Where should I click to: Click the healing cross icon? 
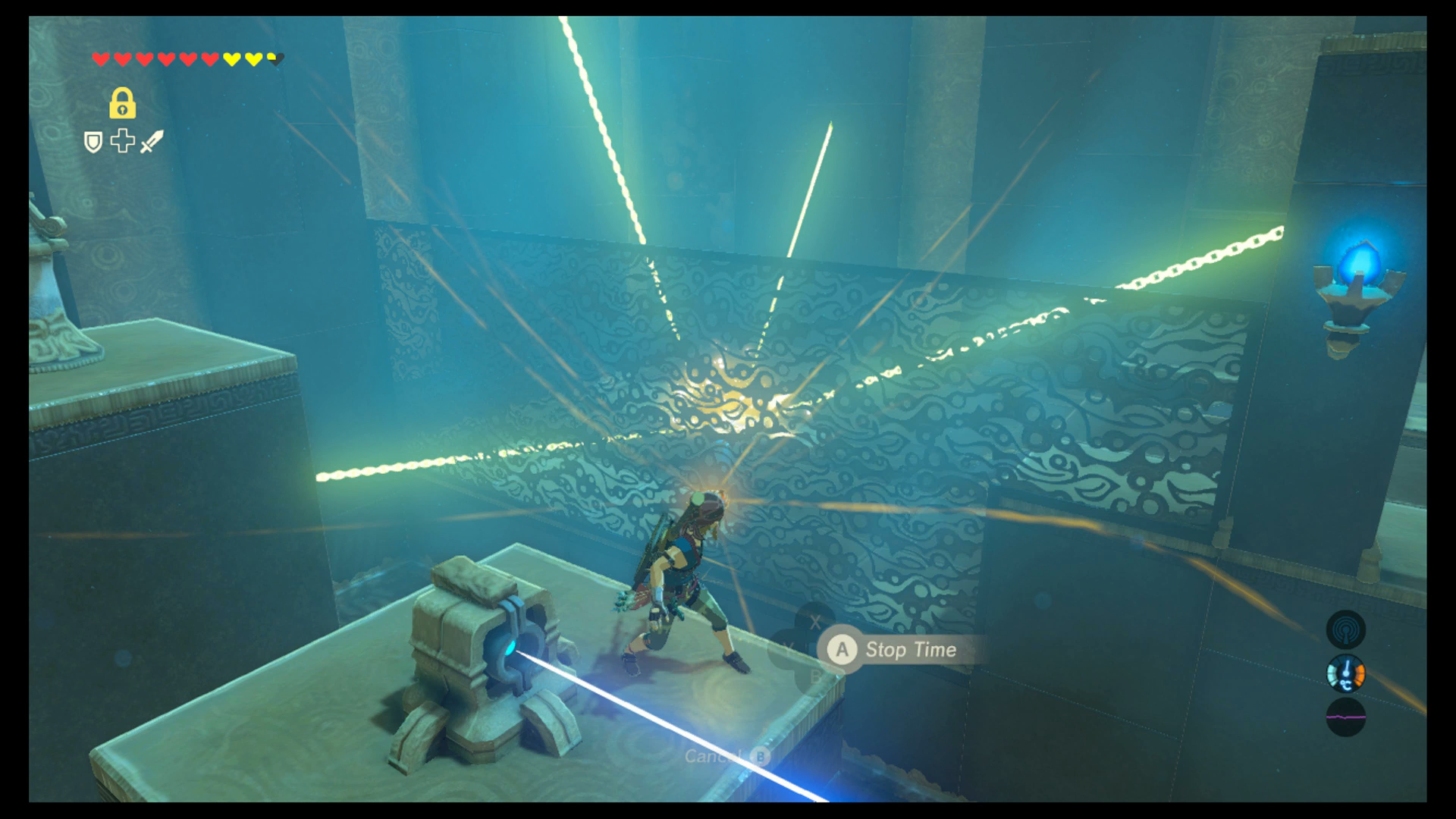[x=122, y=142]
